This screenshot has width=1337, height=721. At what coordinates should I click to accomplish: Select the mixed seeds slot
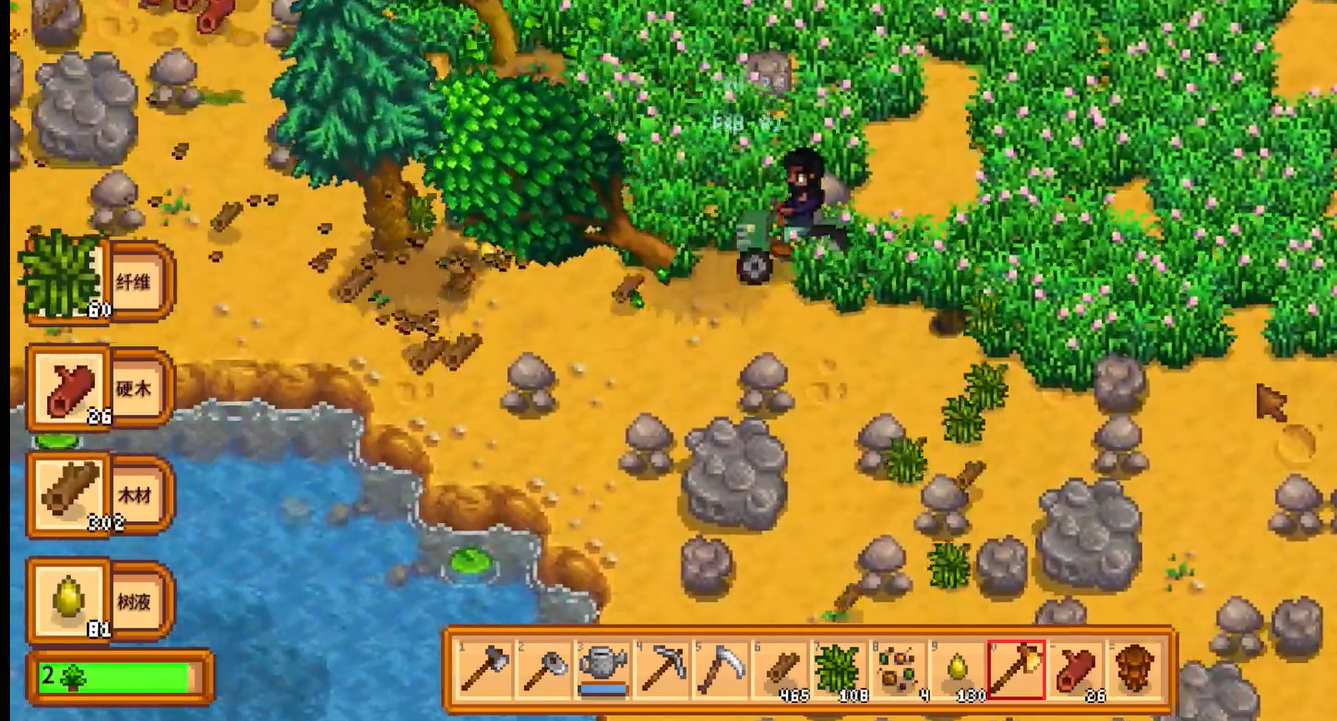[x=898, y=668]
